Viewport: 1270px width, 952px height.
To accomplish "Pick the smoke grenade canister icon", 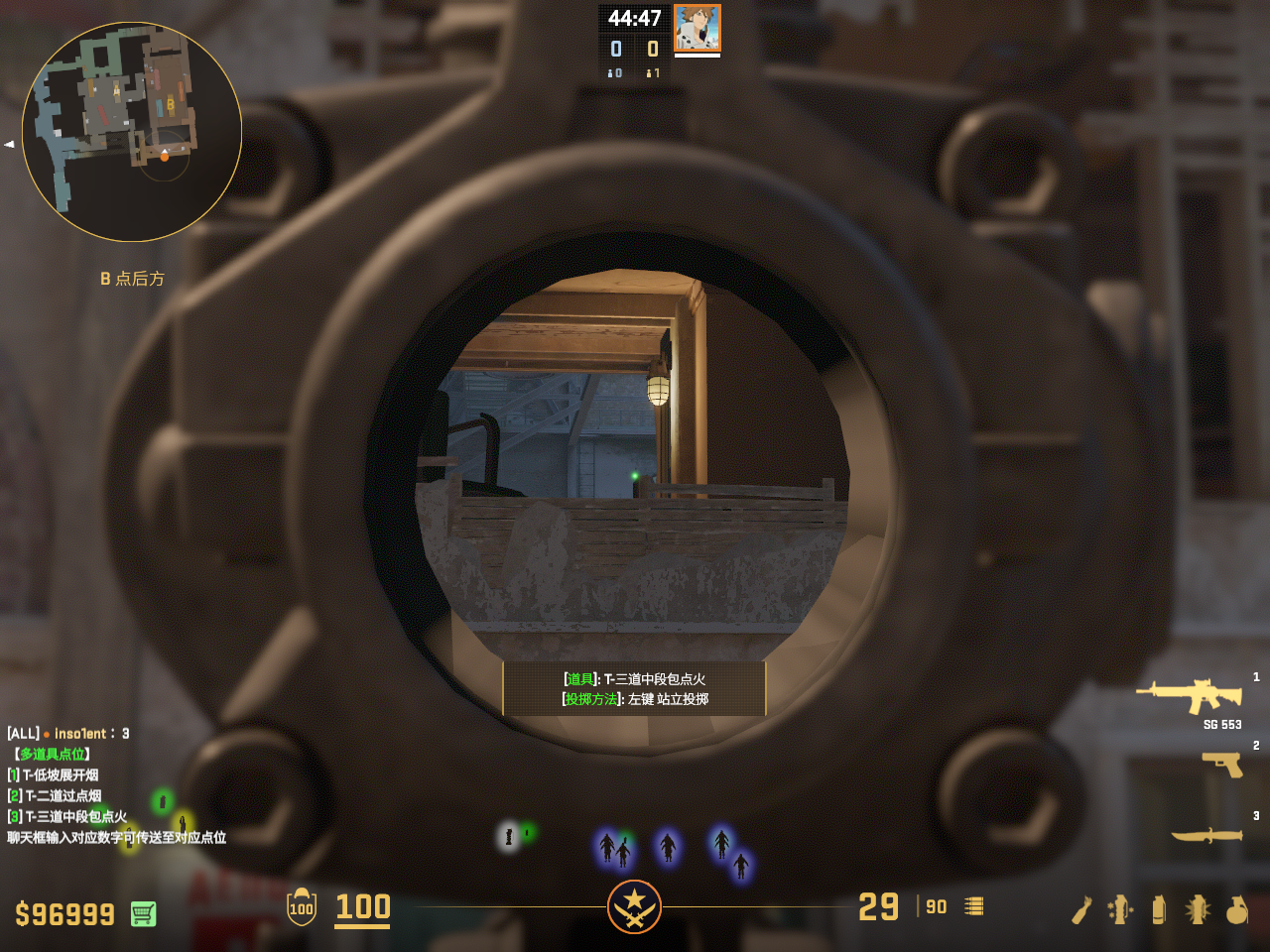I will coord(1159,909).
